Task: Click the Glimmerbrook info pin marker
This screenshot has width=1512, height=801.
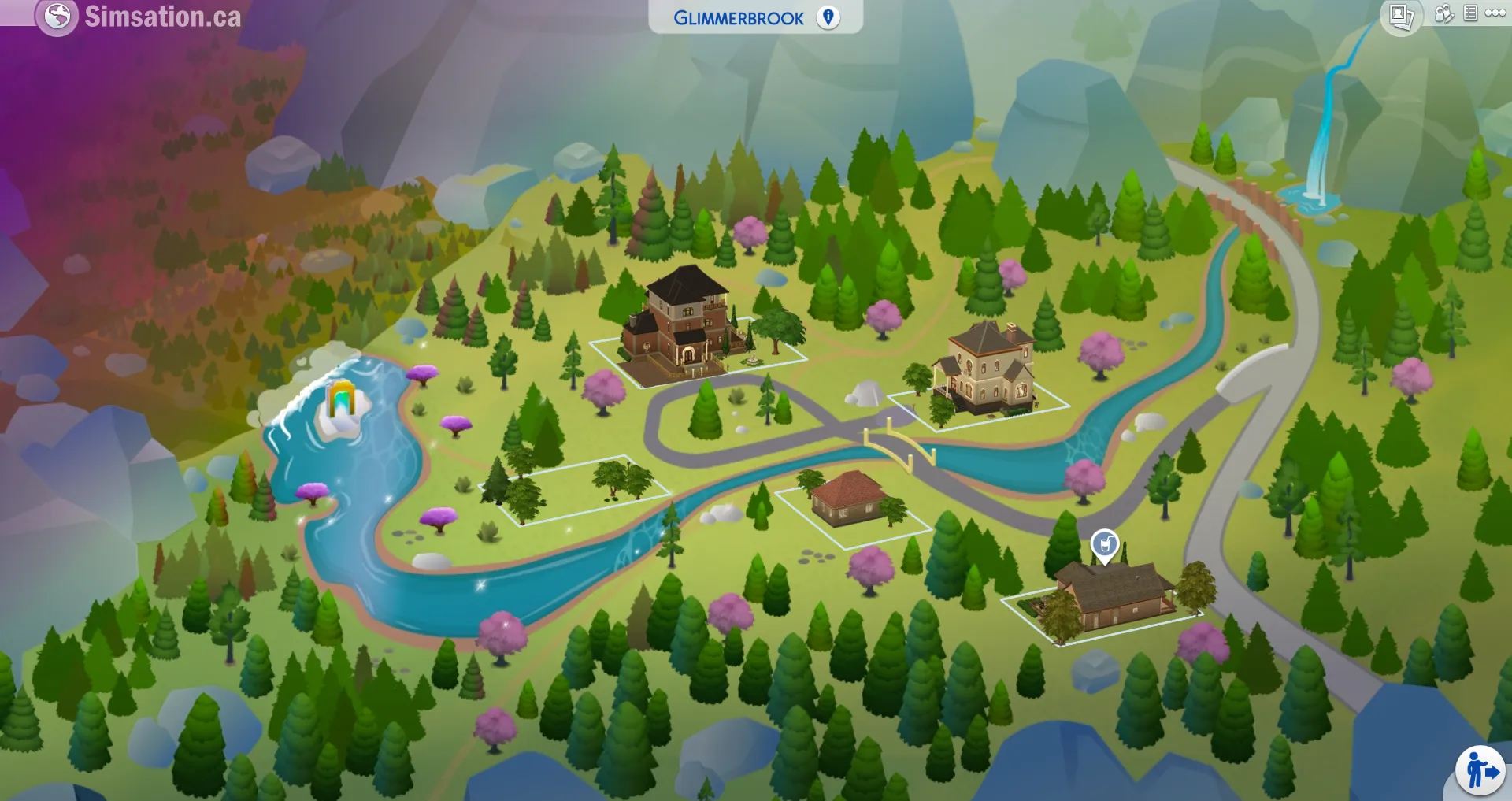Action: click(x=827, y=18)
